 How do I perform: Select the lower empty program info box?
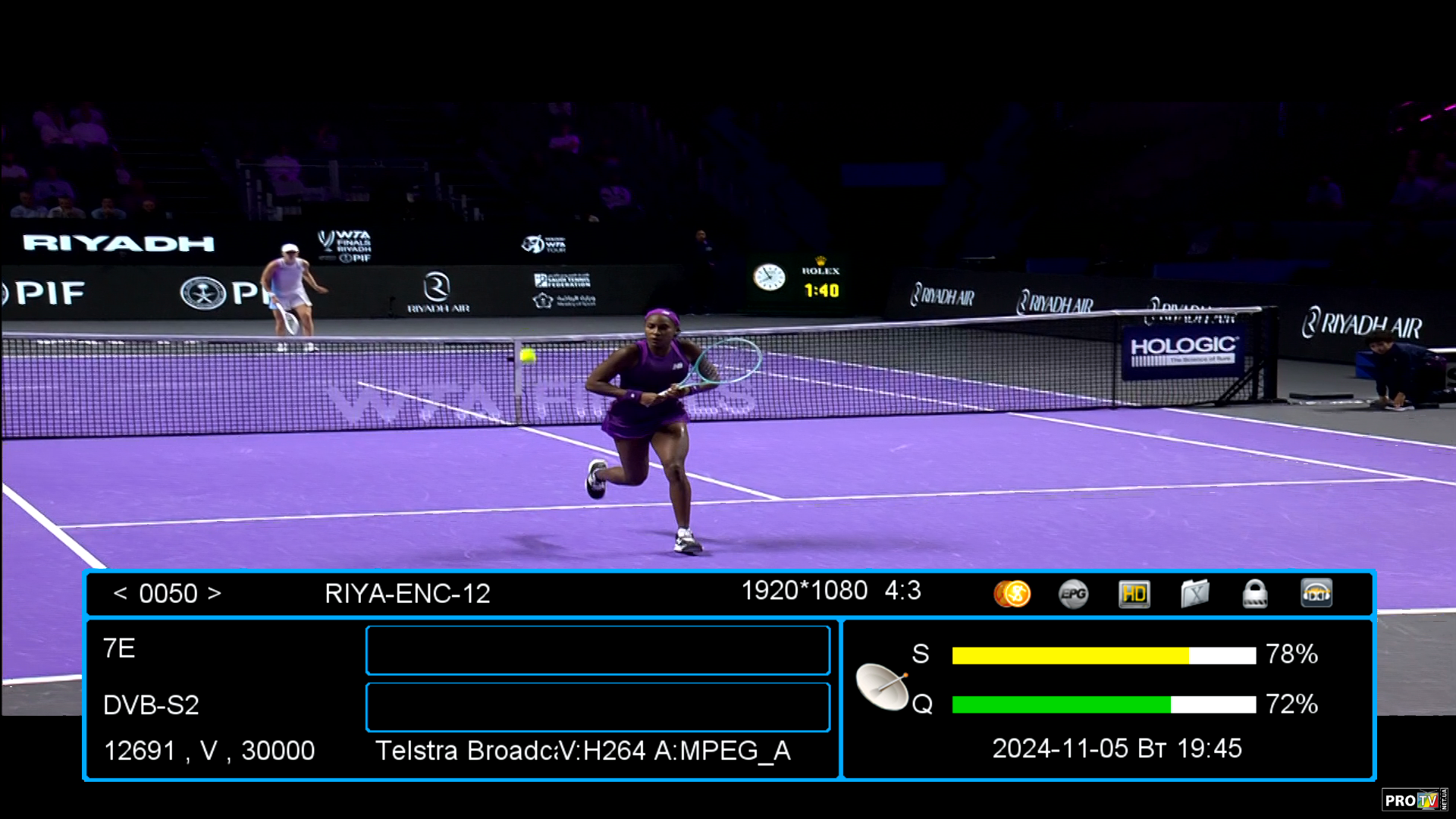(x=598, y=707)
